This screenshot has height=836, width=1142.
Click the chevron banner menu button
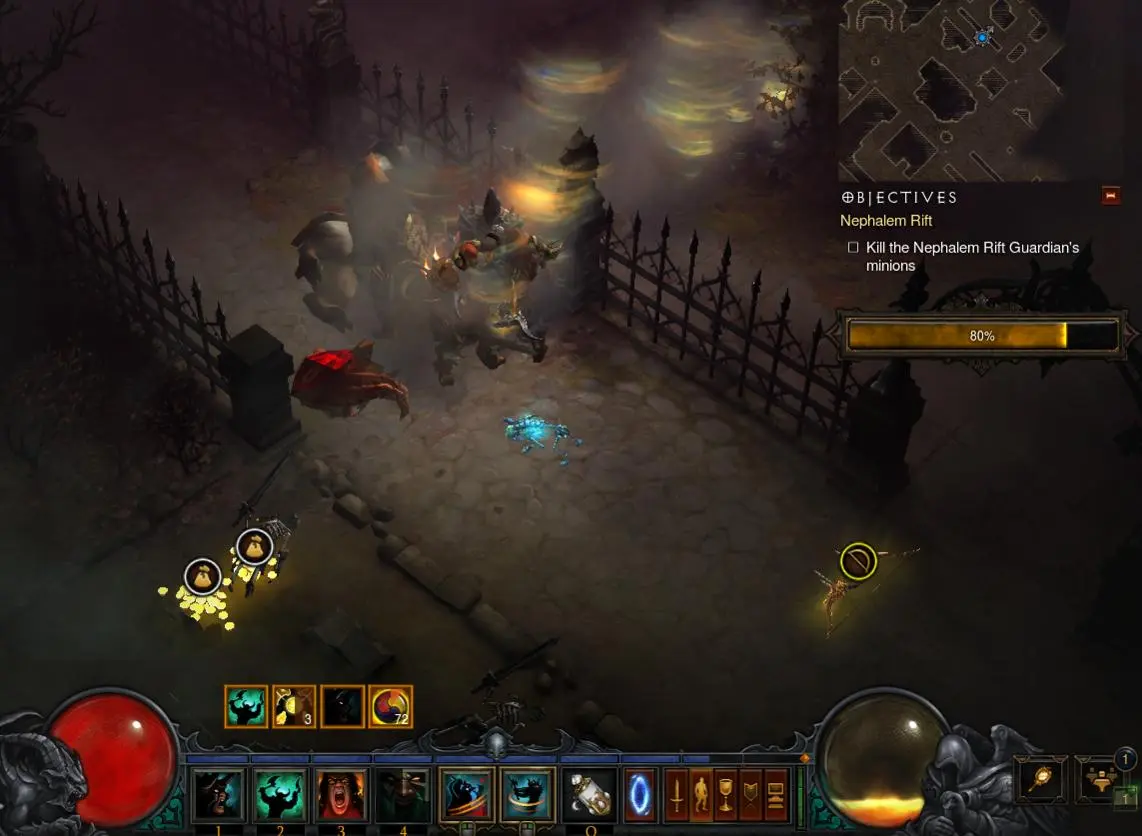(x=750, y=795)
